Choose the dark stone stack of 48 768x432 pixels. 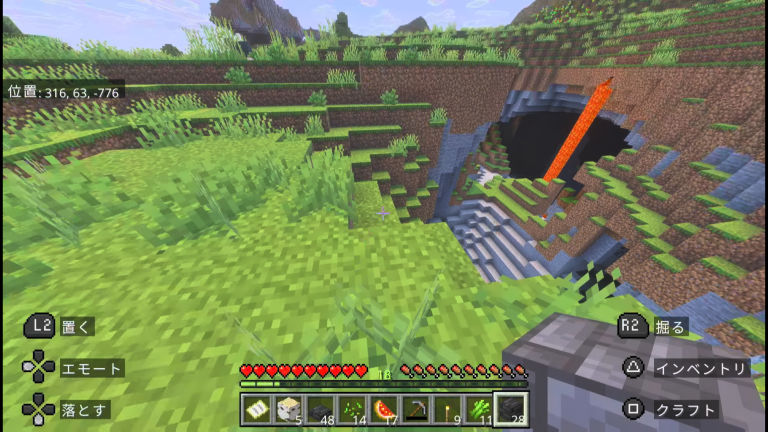[x=320, y=408]
